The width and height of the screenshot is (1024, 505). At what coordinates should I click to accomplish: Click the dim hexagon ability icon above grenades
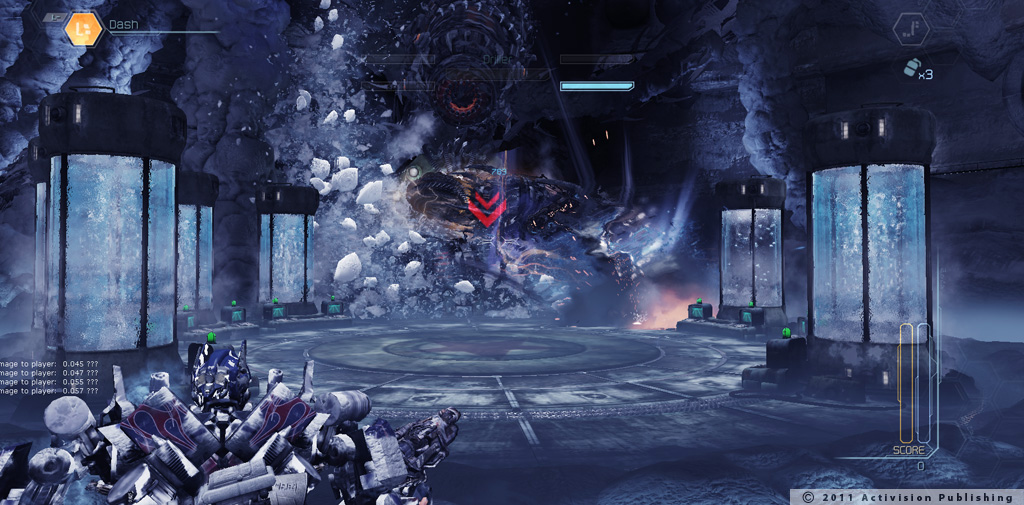click(x=911, y=29)
